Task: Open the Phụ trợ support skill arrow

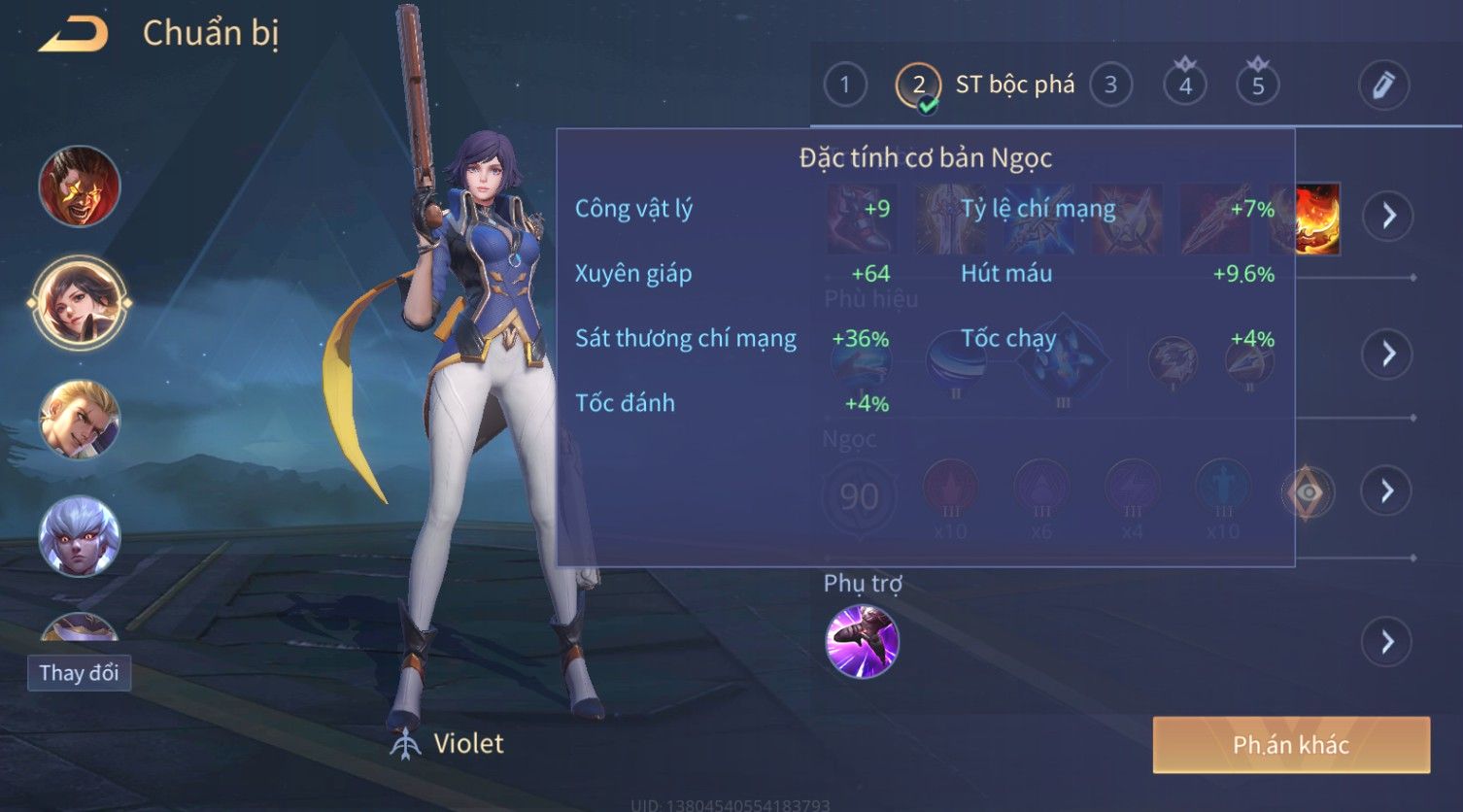Action: pyautogui.click(x=1387, y=642)
